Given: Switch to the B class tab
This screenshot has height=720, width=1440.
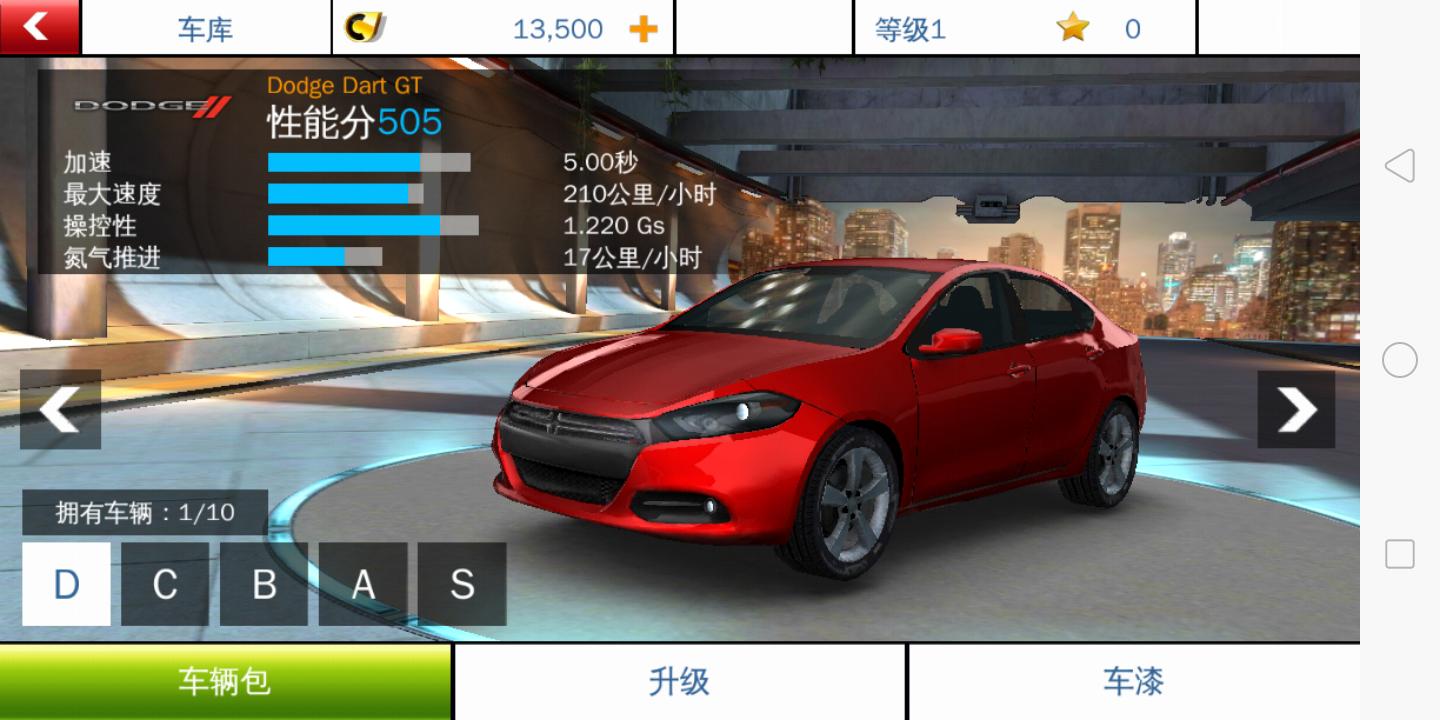Looking at the screenshot, I should tap(264, 584).
